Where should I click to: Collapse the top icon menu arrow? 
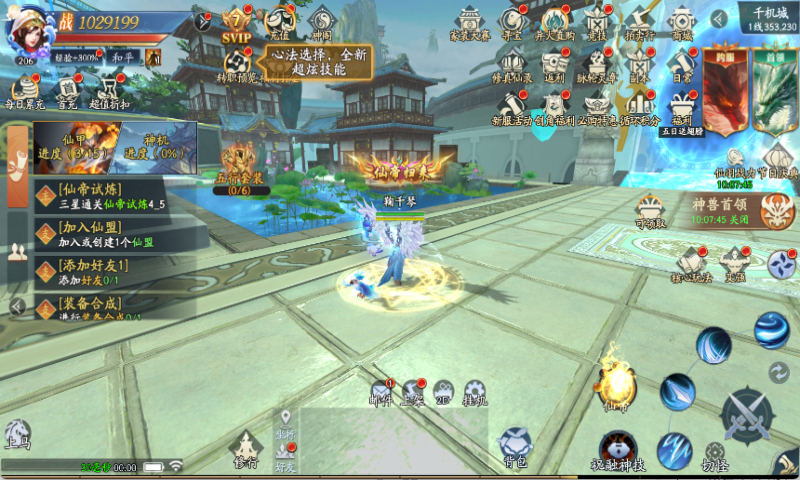[x=720, y=19]
